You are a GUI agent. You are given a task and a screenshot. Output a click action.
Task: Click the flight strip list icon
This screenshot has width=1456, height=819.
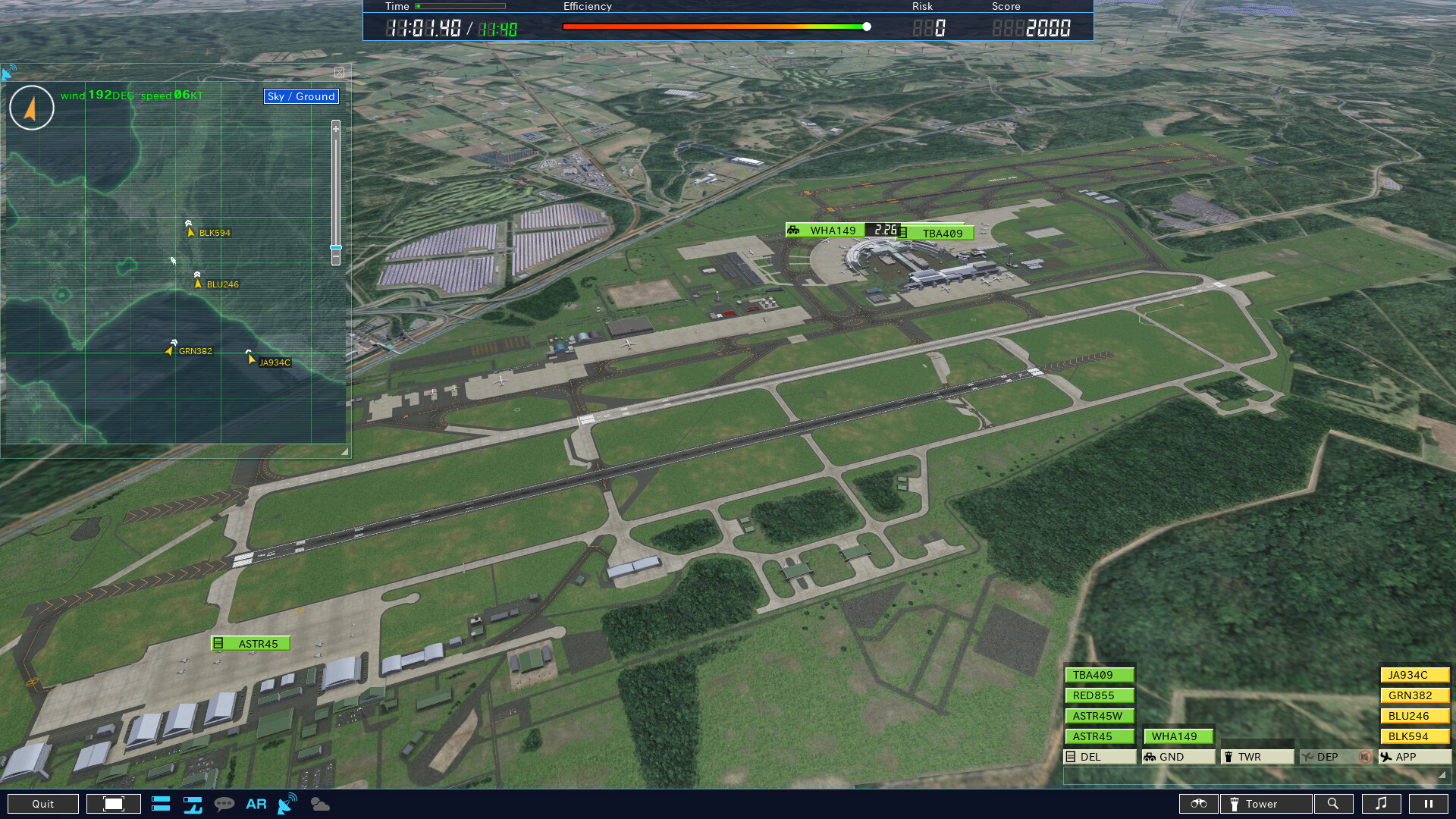coord(160,804)
